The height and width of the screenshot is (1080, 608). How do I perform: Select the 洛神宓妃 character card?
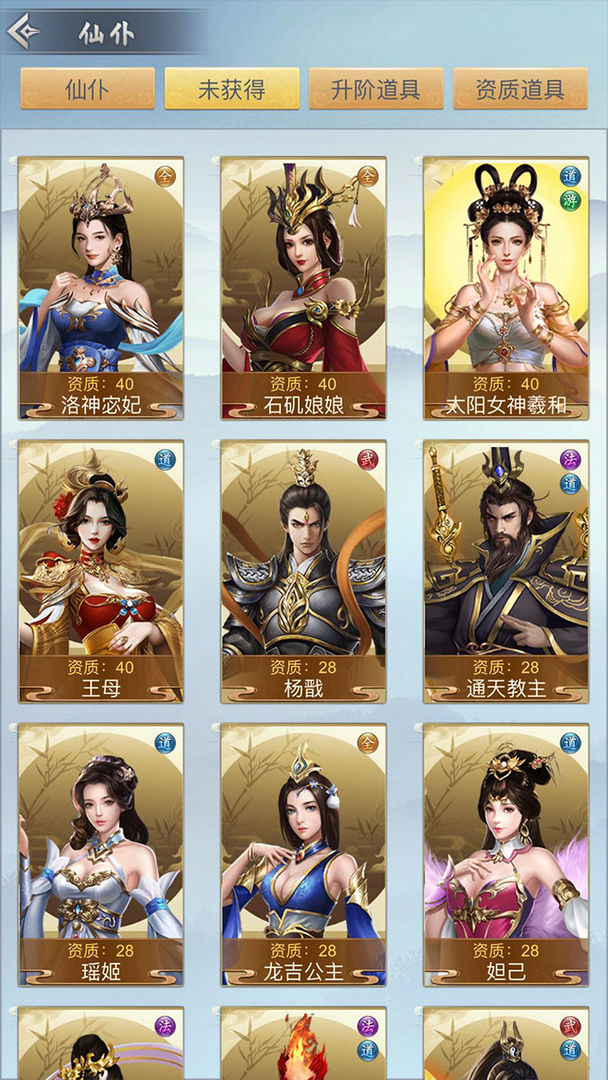(x=101, y=288)
